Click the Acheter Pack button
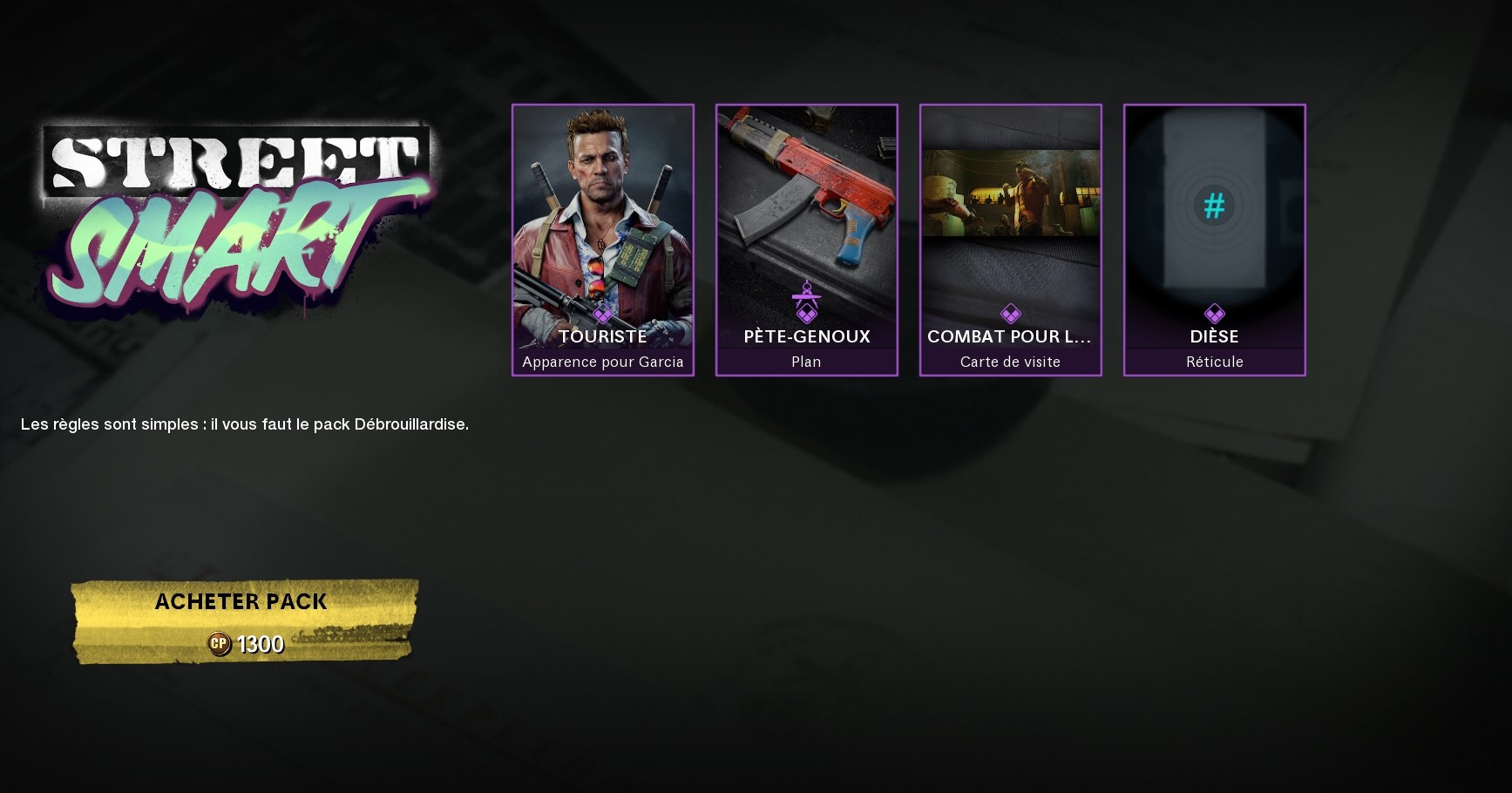The image size is (1512, 793). coord(241,601)
